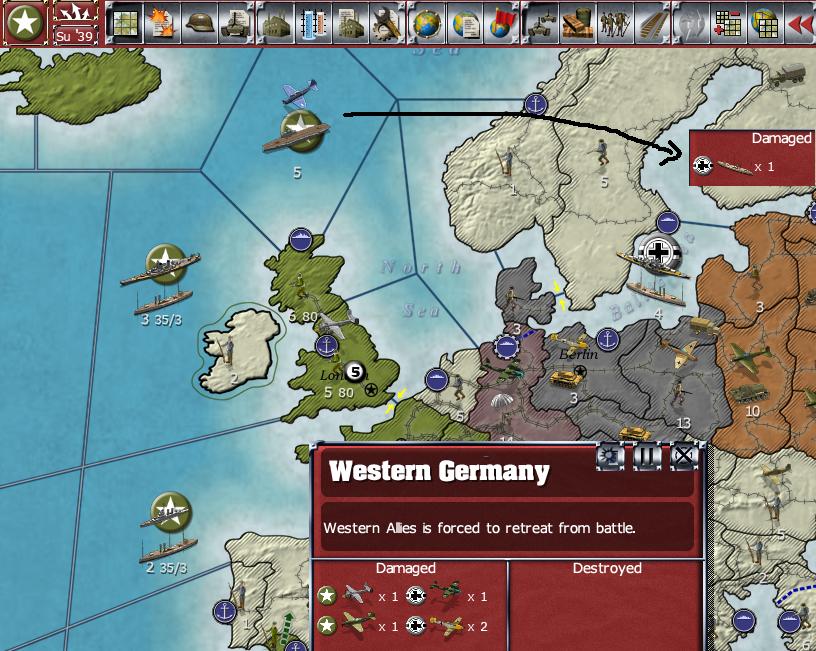Image resolution: width=816 pixels, height=651 pixels.
Task: Open the factory building production icon
Action: pyautogui.click(x=277, y=23)
